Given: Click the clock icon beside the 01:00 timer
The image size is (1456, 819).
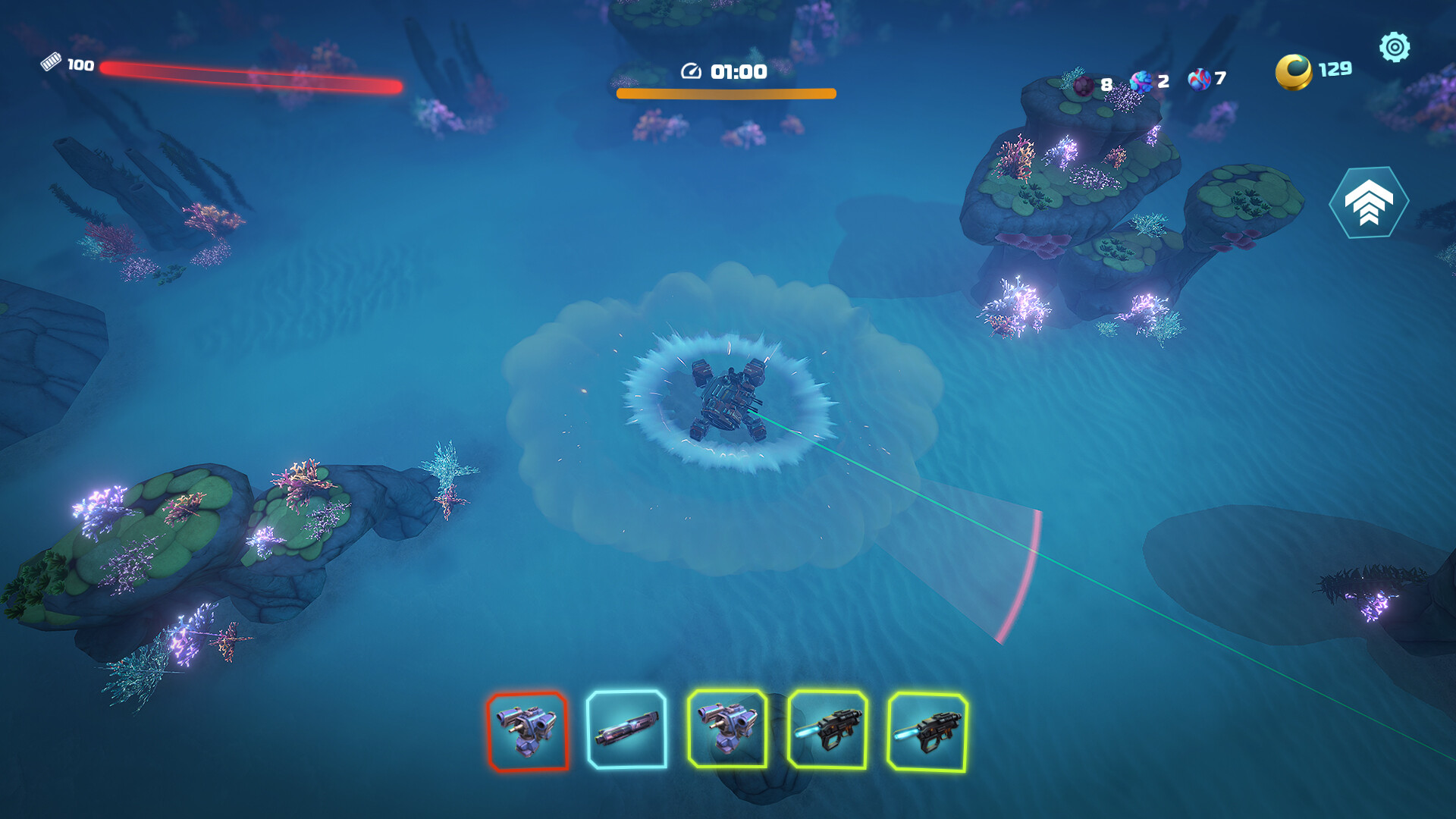Looking at the screenshot, I should (691, 73).
